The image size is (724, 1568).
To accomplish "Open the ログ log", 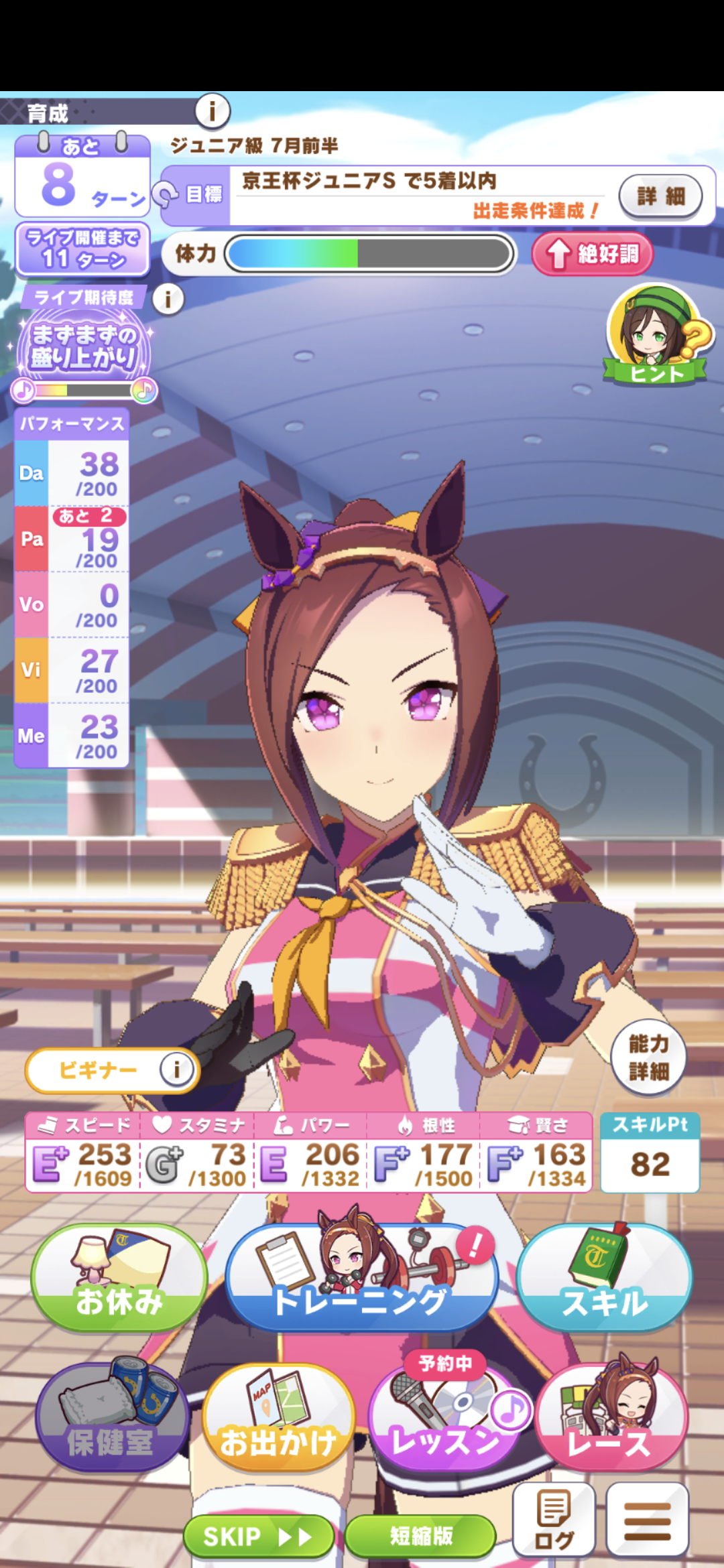I will tap(554, 1520).
